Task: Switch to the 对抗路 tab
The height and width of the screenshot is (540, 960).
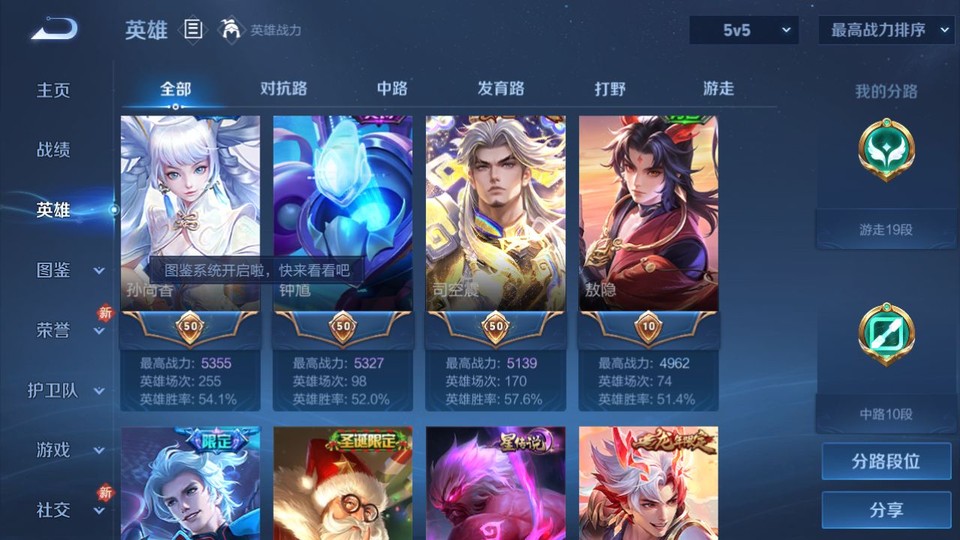Action: pyautogui.click(x=283, y=88)
